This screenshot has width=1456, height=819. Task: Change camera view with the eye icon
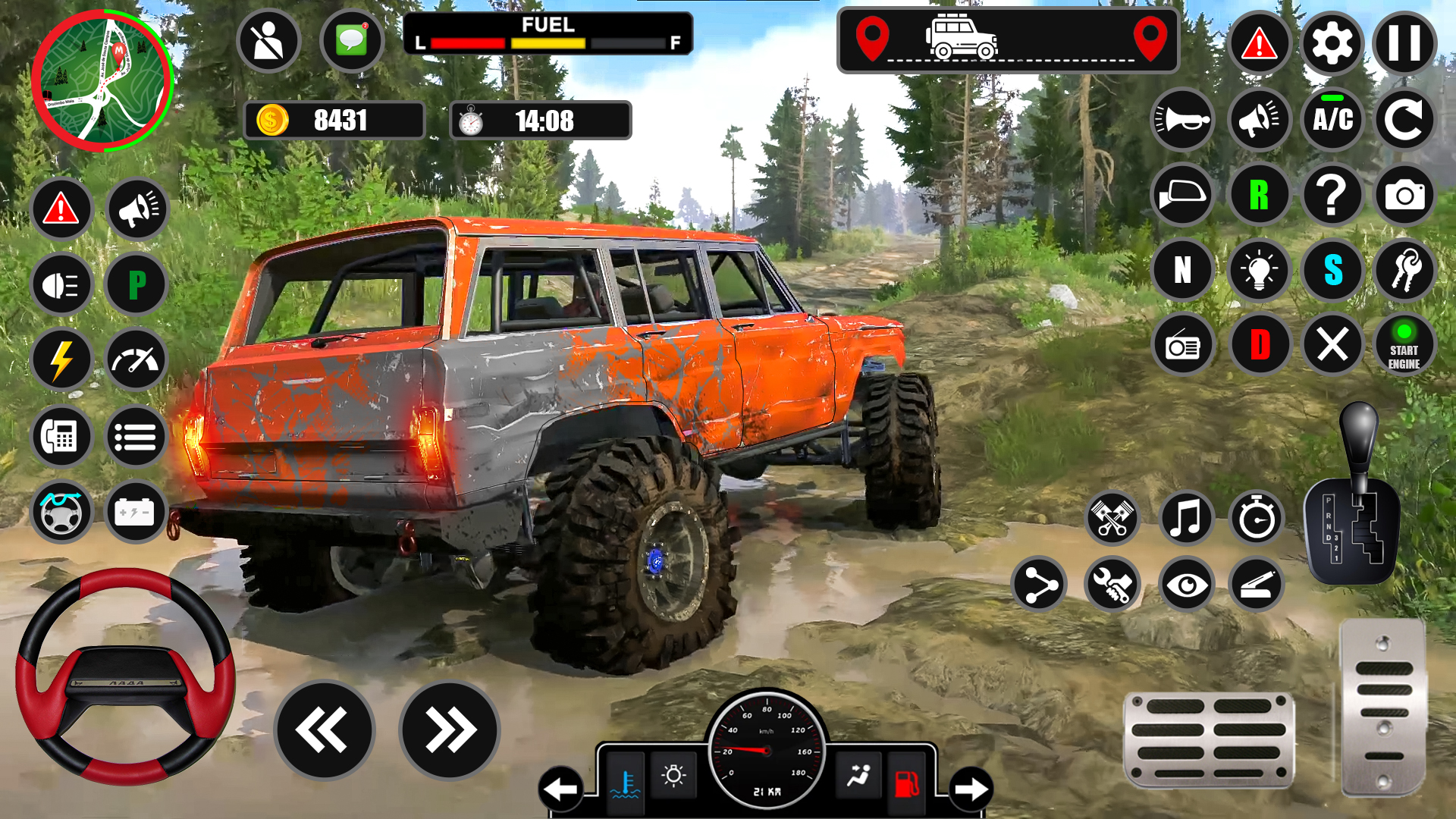click(1185, 585)
